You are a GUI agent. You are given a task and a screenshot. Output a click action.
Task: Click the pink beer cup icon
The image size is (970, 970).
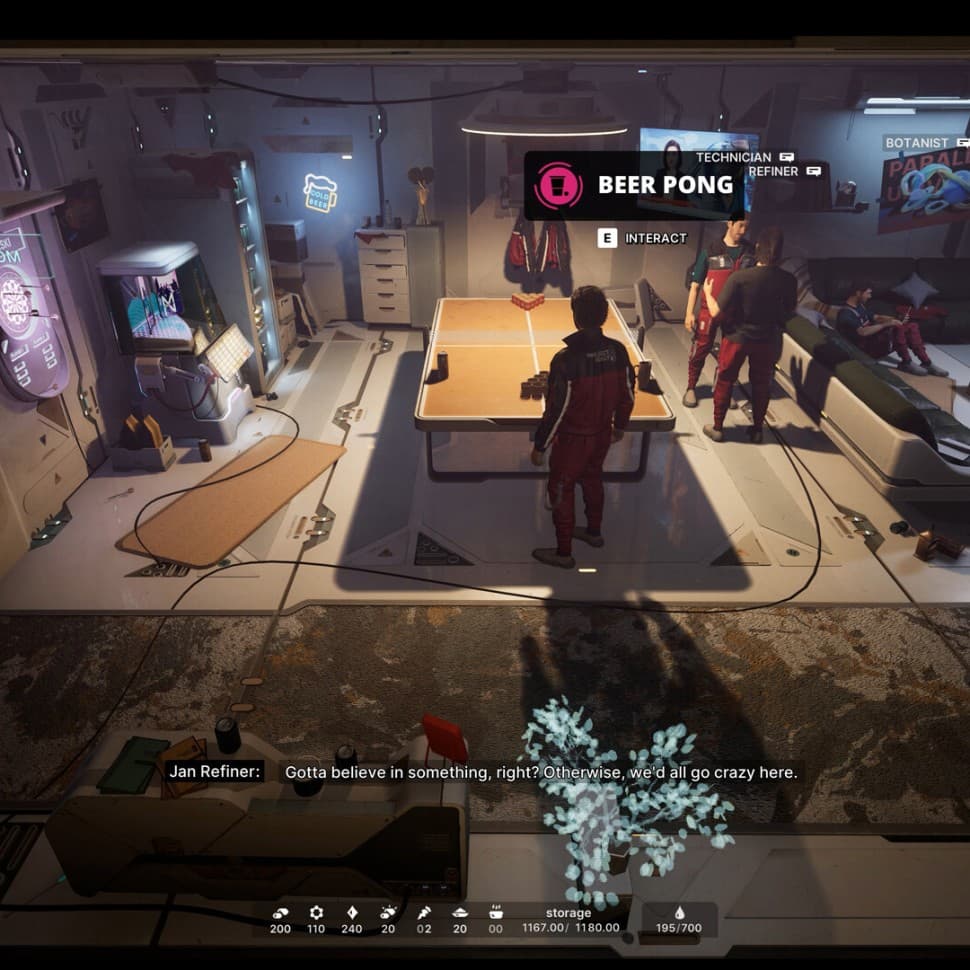(x=558, y=185)
